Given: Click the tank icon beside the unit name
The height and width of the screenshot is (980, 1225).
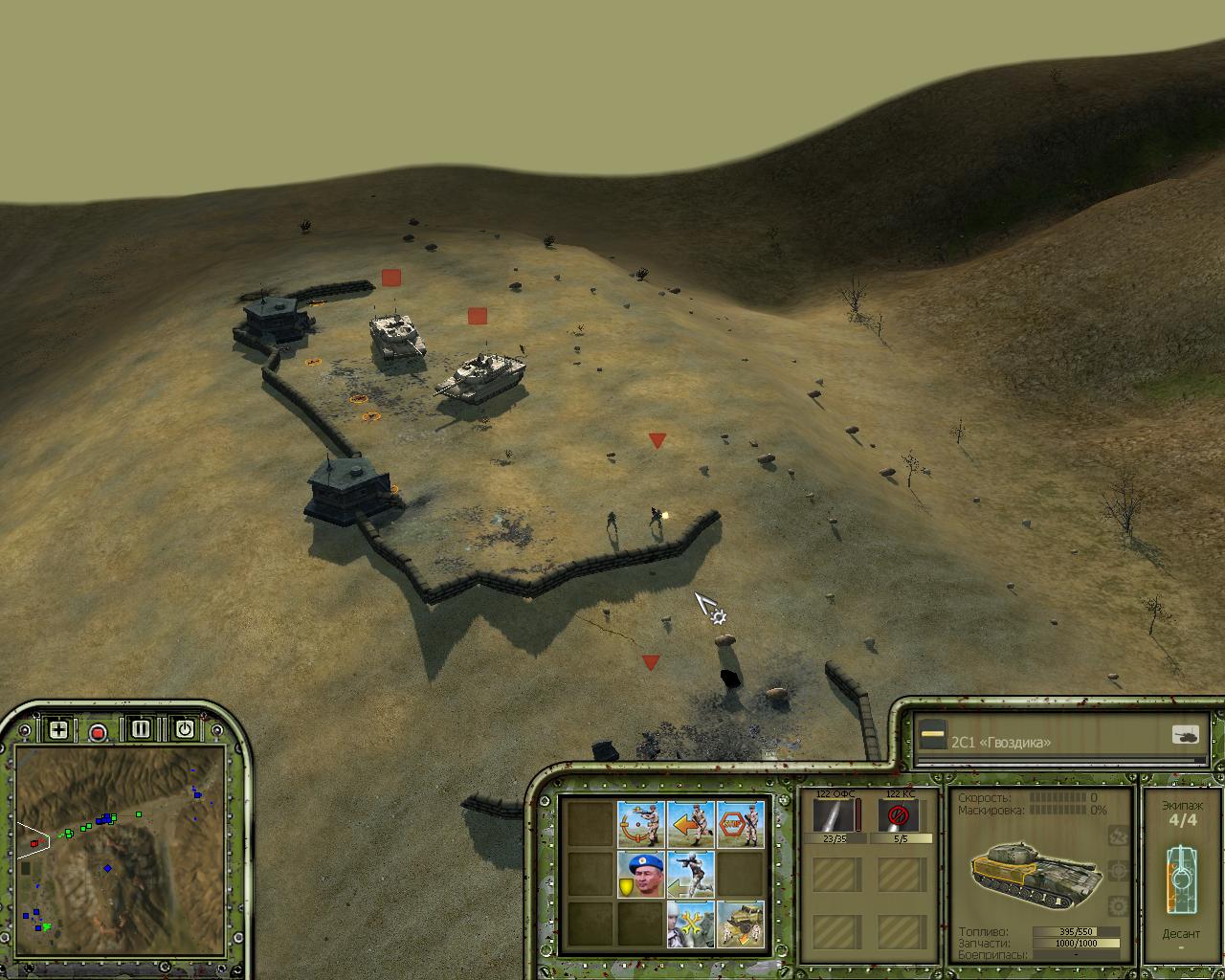Looking at the screenshot, I should (1186, 735).
